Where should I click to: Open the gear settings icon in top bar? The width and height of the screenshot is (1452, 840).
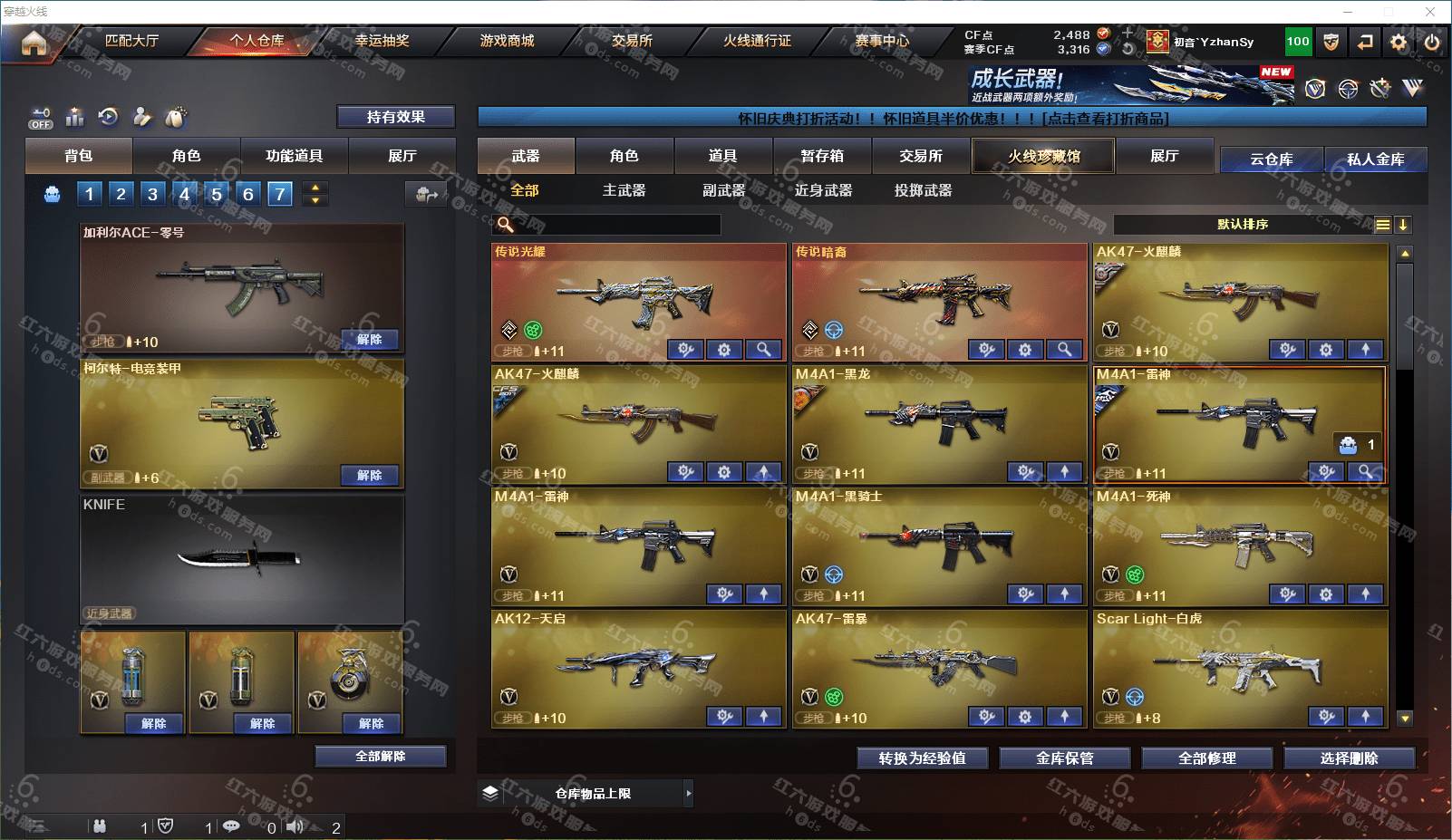pos(1399,42)
